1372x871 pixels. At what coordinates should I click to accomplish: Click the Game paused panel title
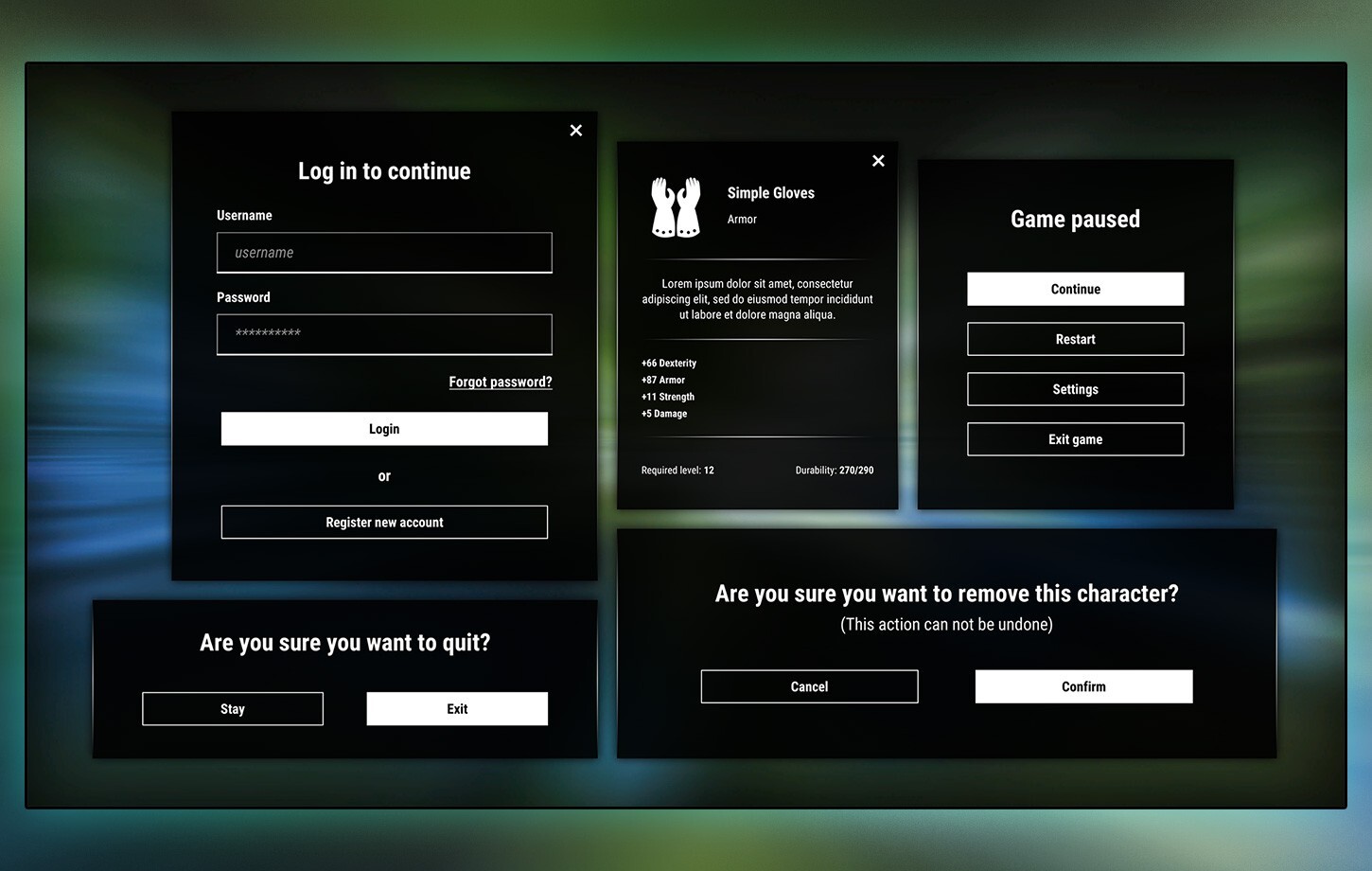(1075, 219)
